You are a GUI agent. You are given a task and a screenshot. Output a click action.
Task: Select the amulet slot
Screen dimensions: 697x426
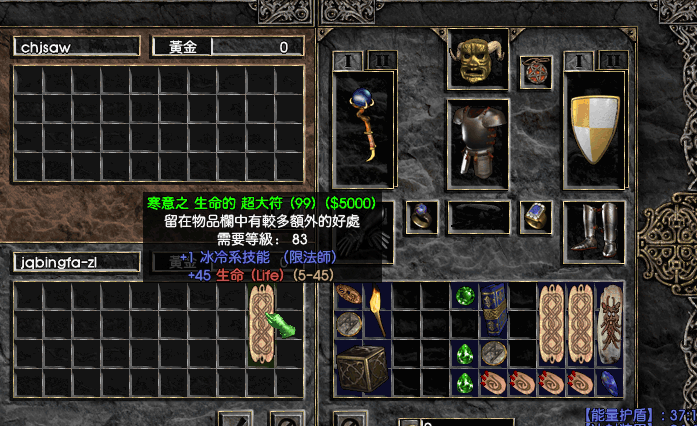535,71
